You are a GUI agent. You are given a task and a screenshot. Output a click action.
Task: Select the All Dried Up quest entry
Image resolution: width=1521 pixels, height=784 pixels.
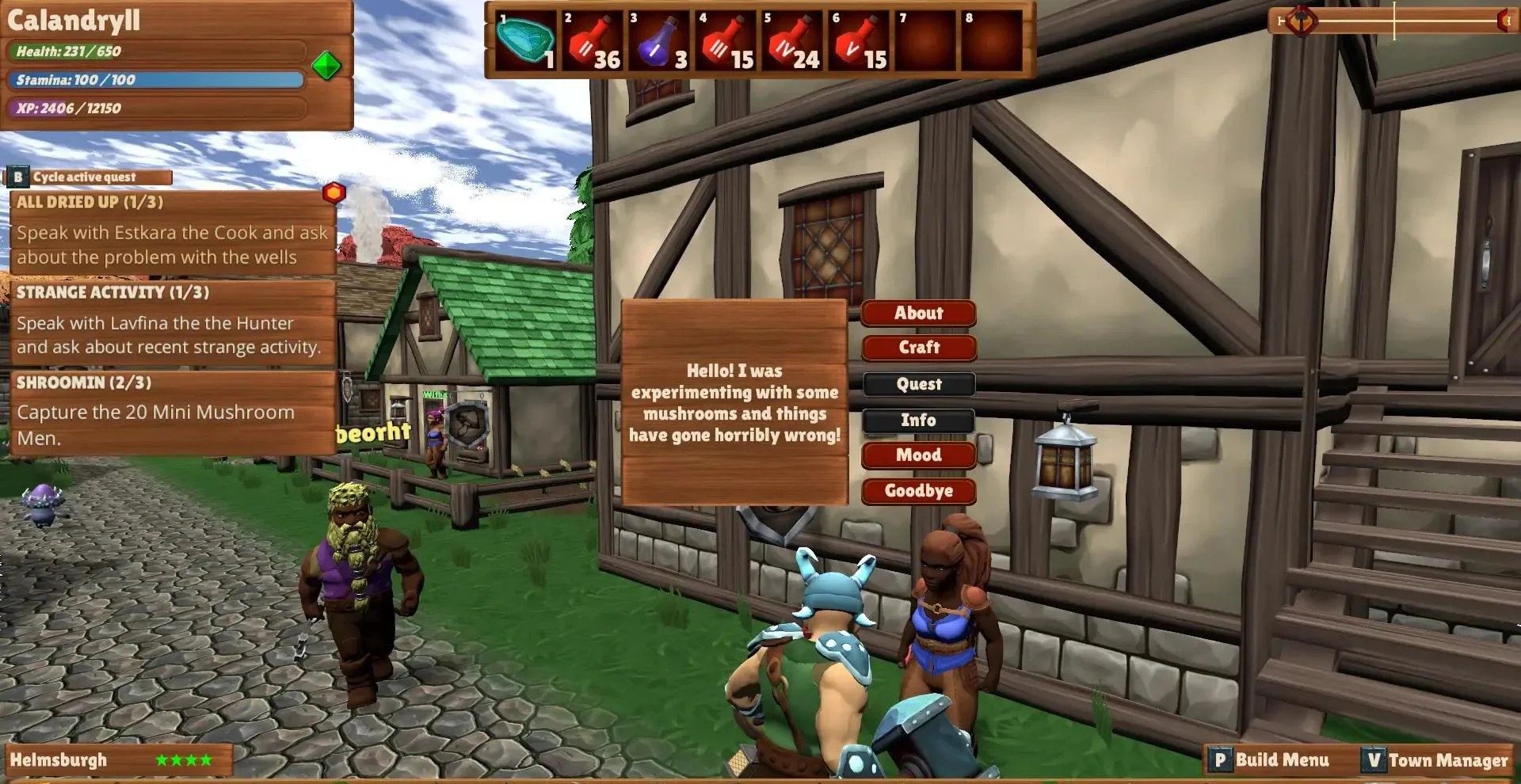coord(172,231)
